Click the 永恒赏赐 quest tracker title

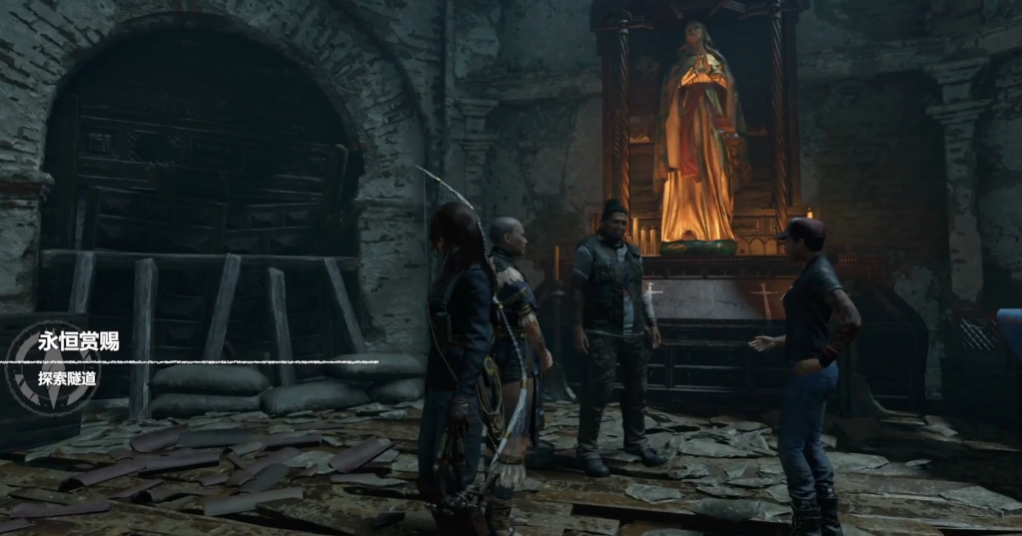(78, 341)
